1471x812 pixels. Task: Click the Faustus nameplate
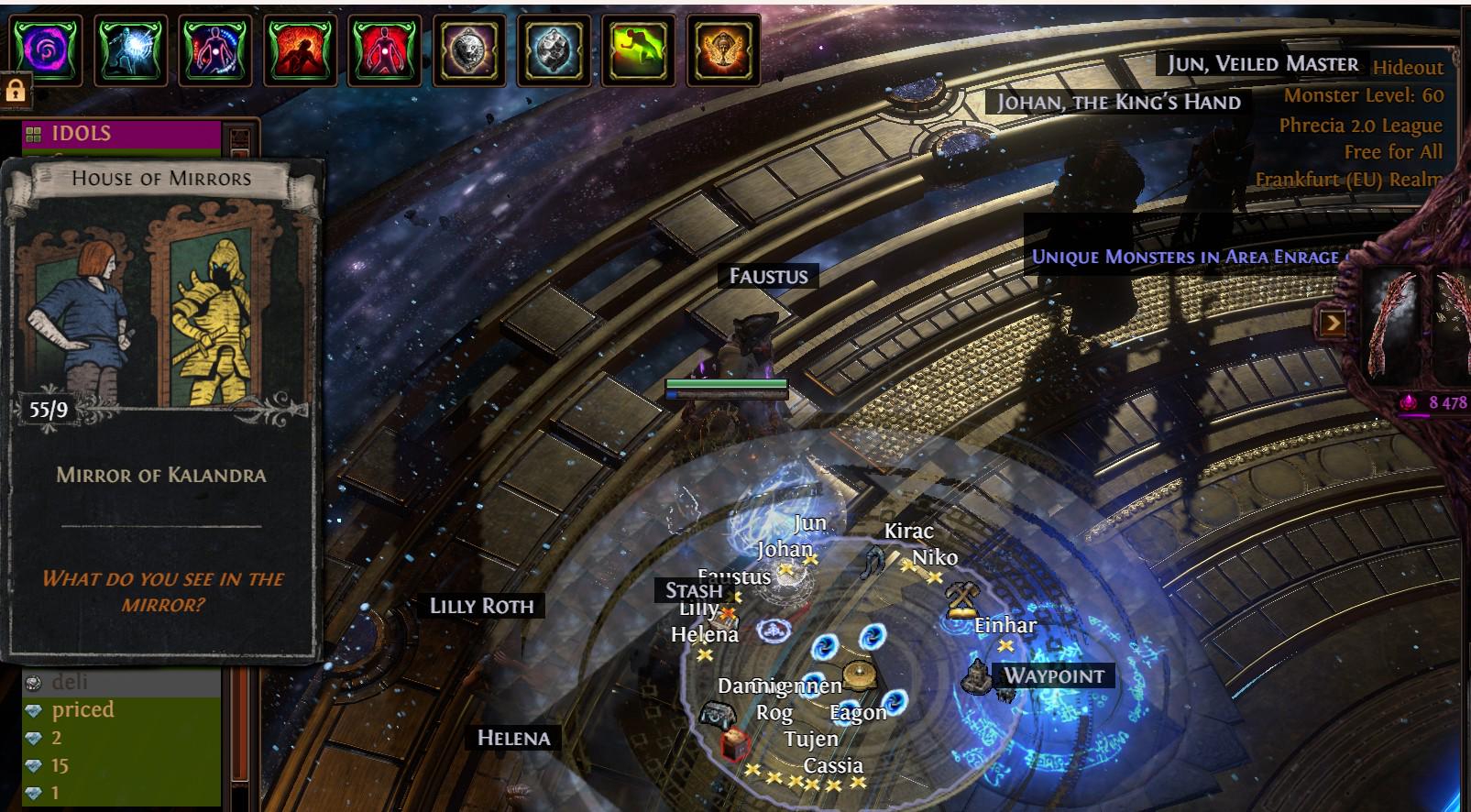(x=768, y=276)
